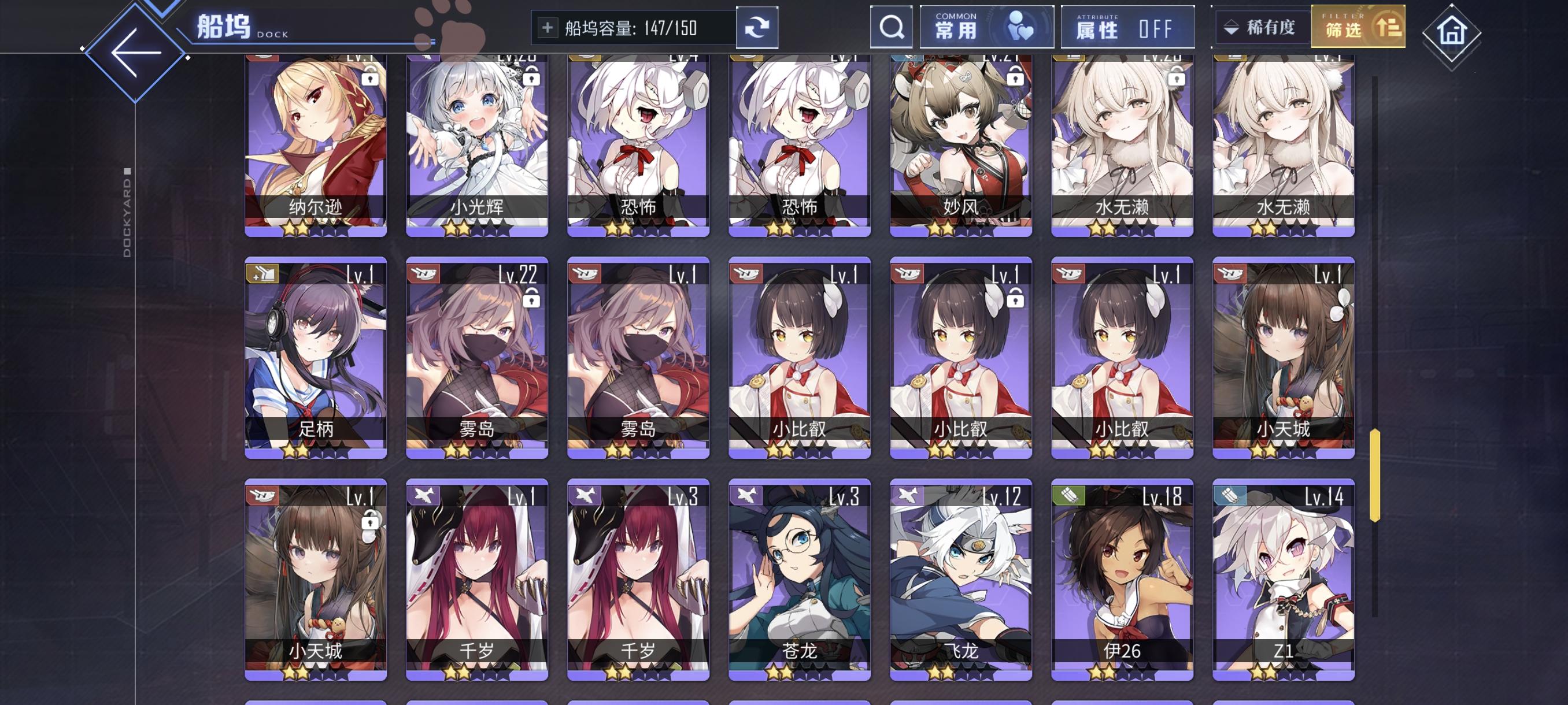Click the plus icon to expand dock capacity
Viewport: 1568px width, 705px height.
(548, 27)
